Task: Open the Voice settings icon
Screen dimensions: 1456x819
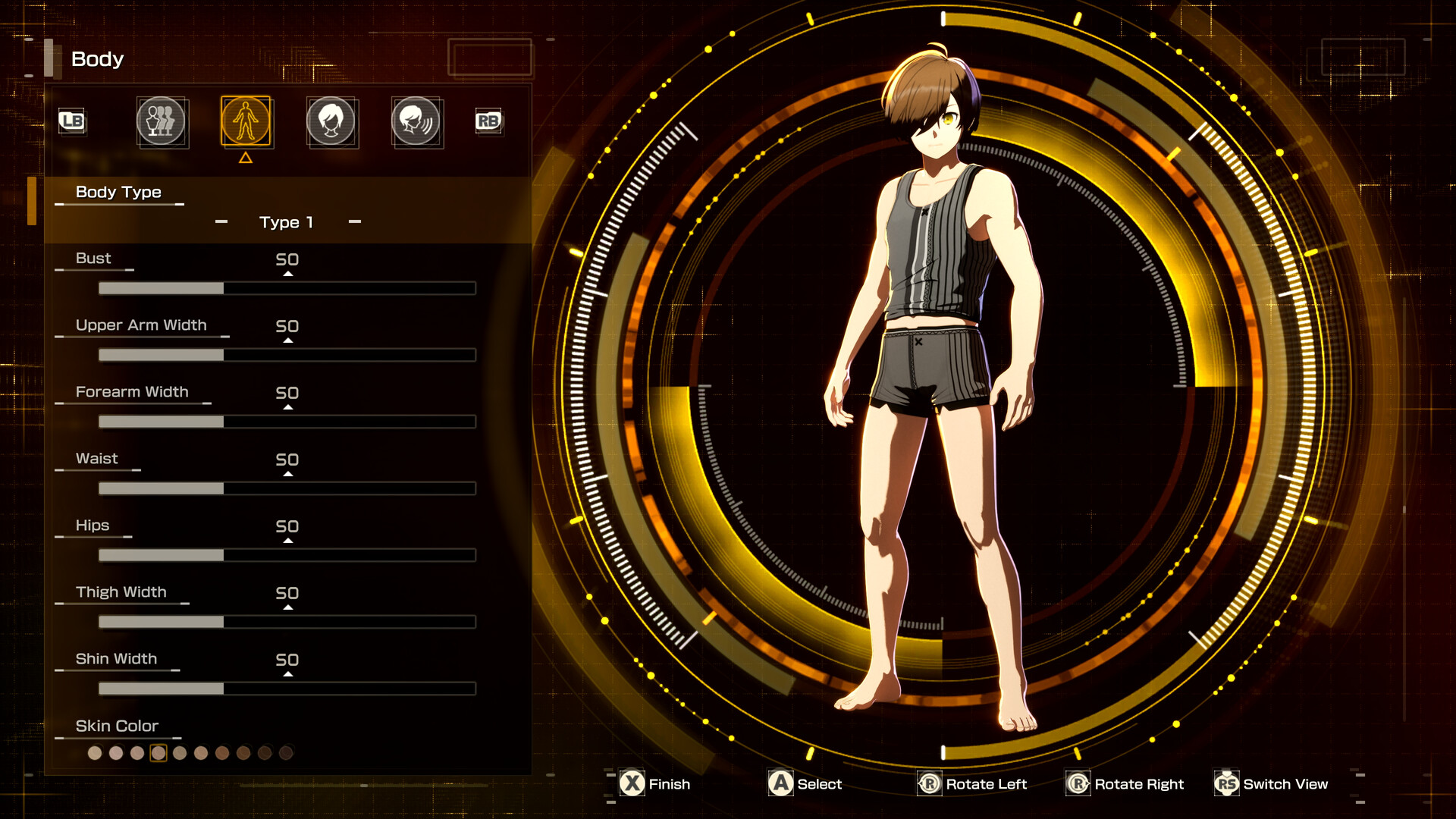Action: (417, 122)
